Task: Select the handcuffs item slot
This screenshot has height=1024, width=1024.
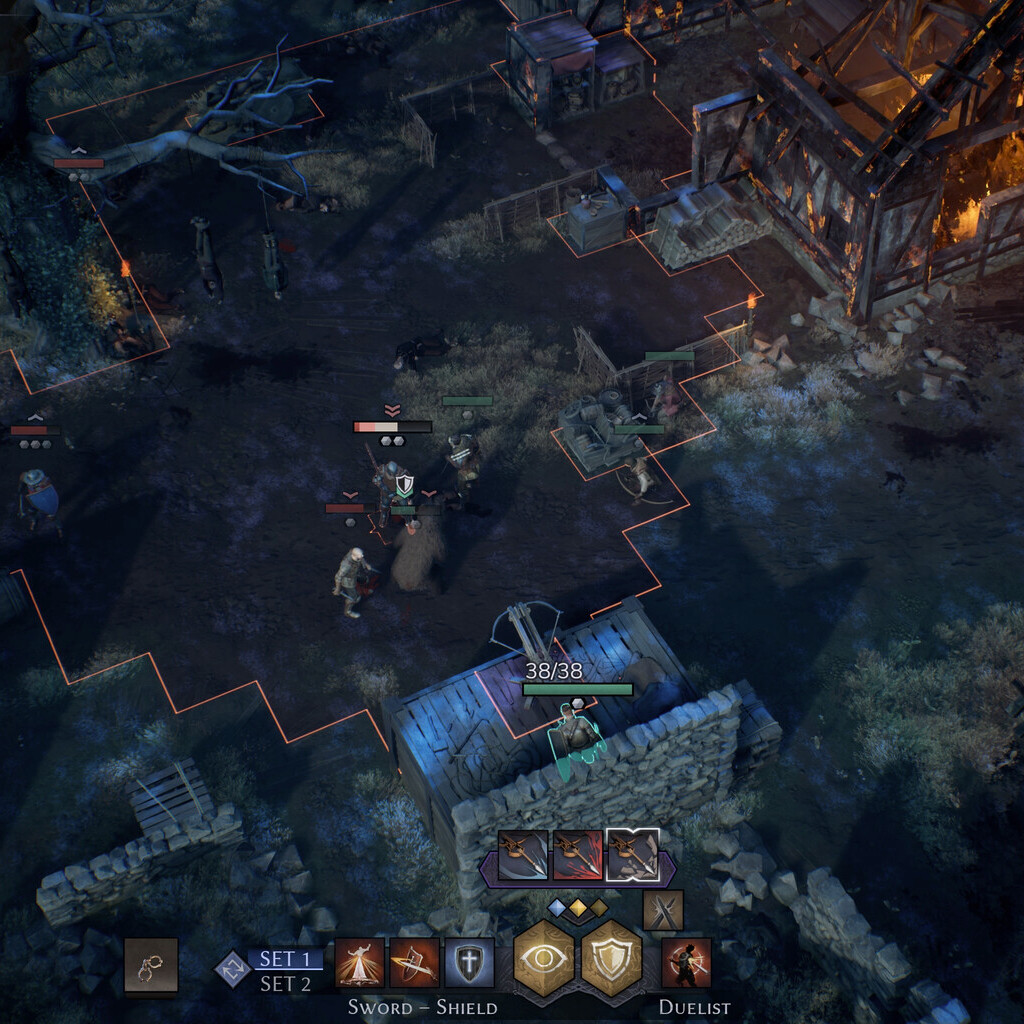Action: pyautogui.click(x=151, y=965)
